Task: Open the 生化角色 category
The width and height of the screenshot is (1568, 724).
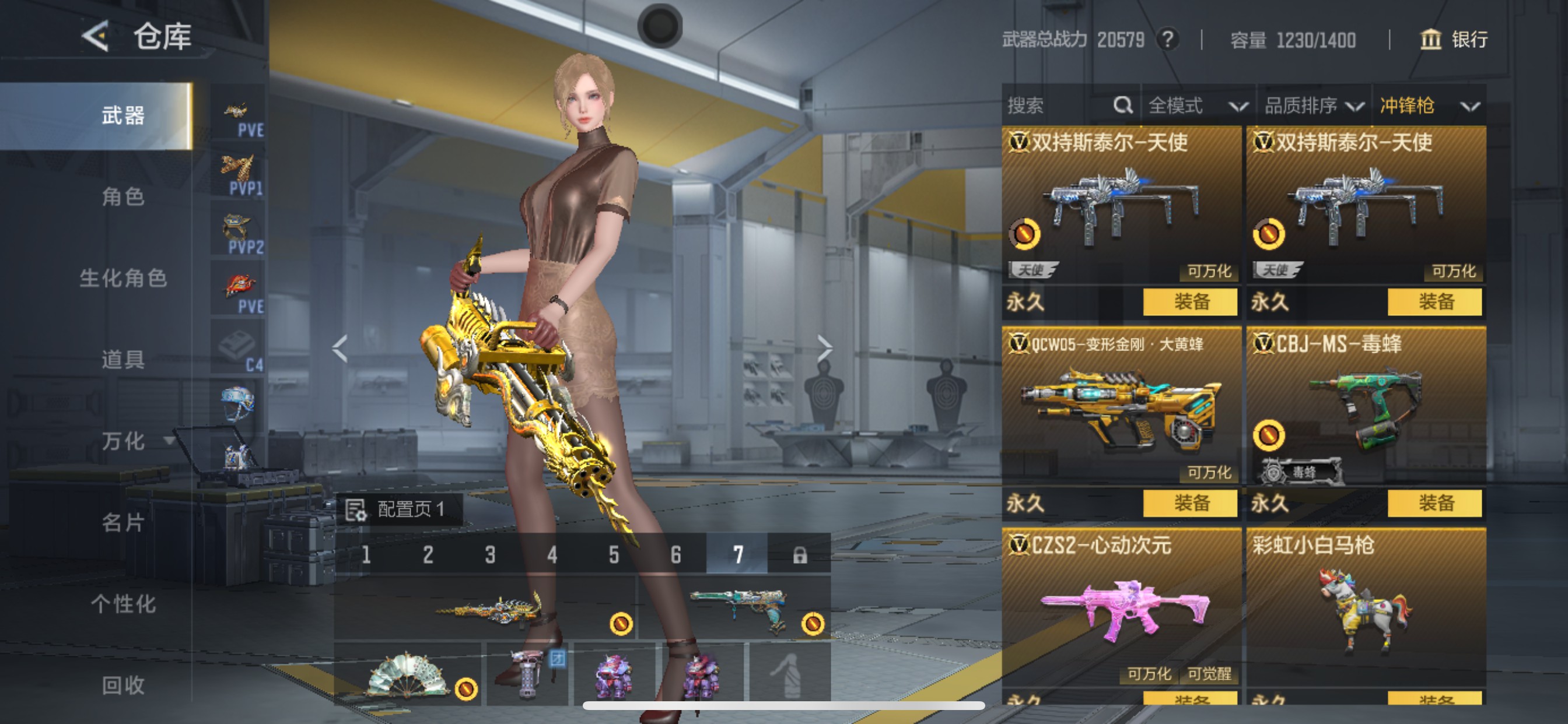Action: coord(123,278)
